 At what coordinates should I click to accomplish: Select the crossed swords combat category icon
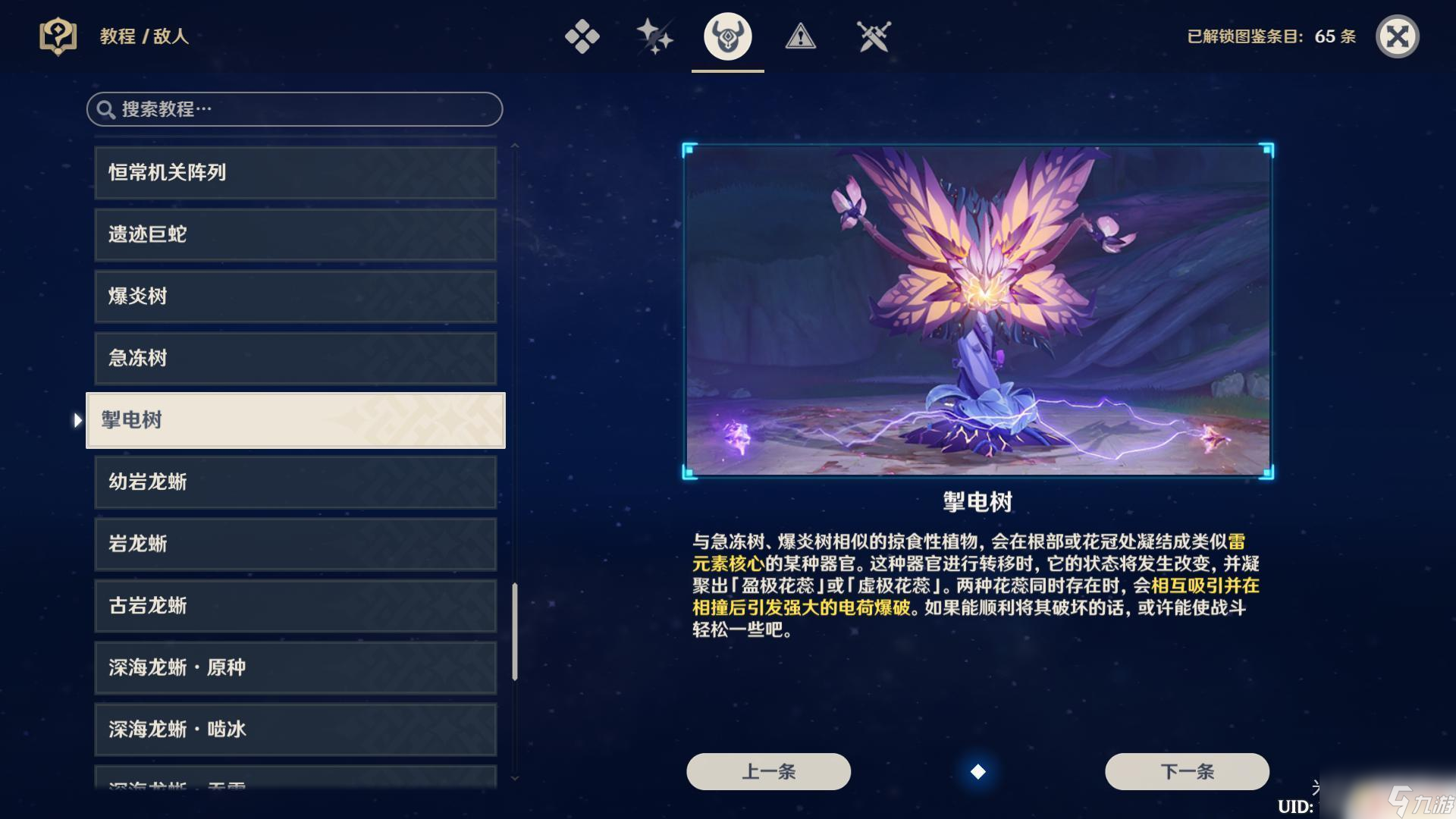coord(874,36)
